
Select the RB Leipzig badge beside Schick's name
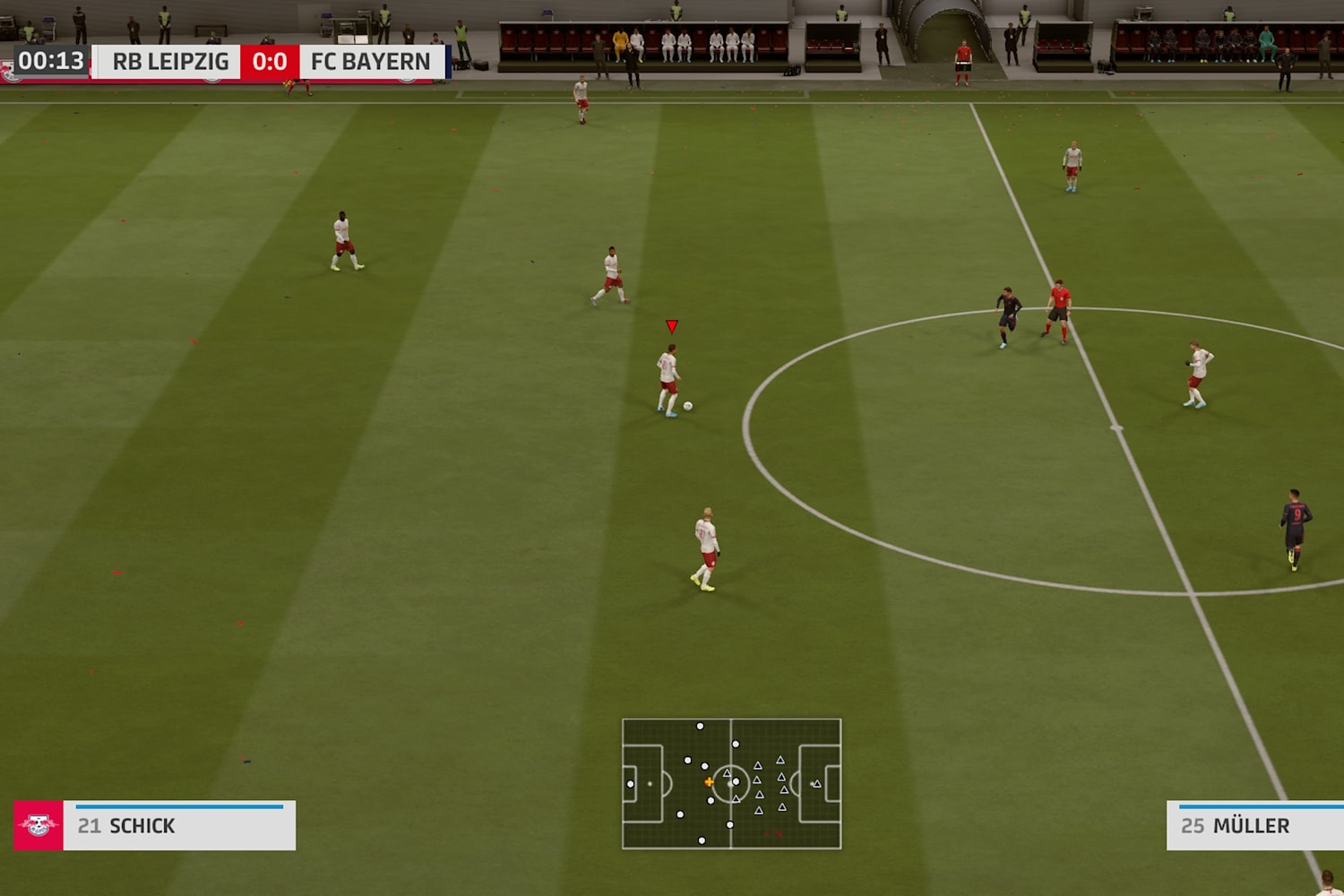pos(38,825)
